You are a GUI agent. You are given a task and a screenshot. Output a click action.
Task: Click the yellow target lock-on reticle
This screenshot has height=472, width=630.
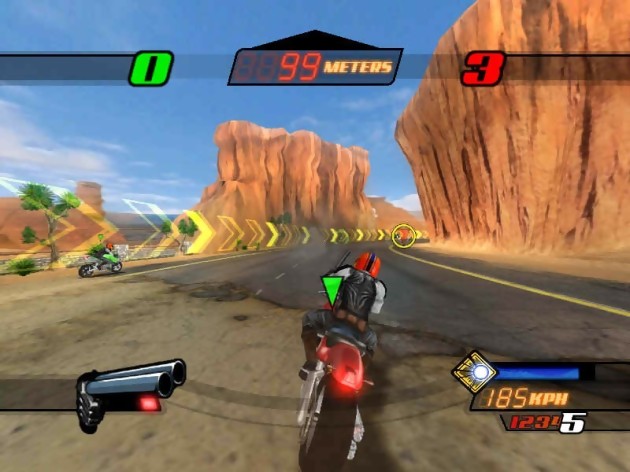pyautogui.click(x=404, y=236)
